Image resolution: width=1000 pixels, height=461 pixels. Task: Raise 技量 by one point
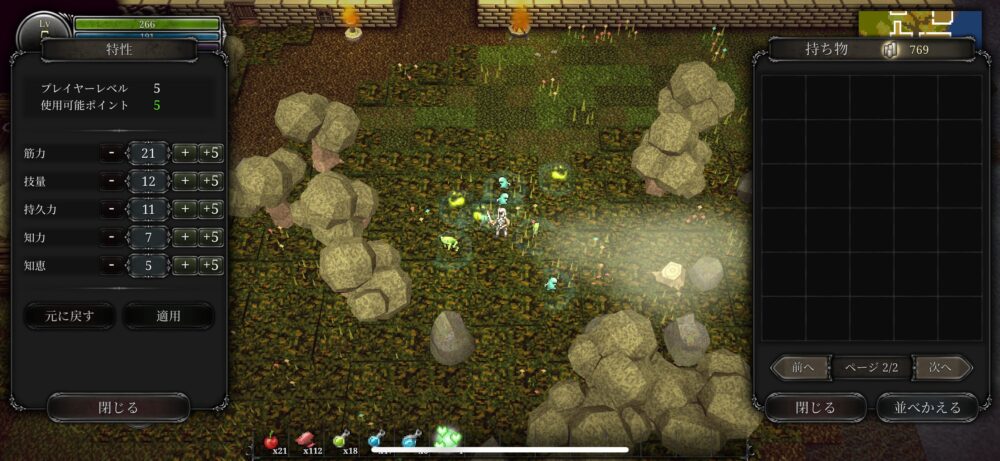(184, 181)
